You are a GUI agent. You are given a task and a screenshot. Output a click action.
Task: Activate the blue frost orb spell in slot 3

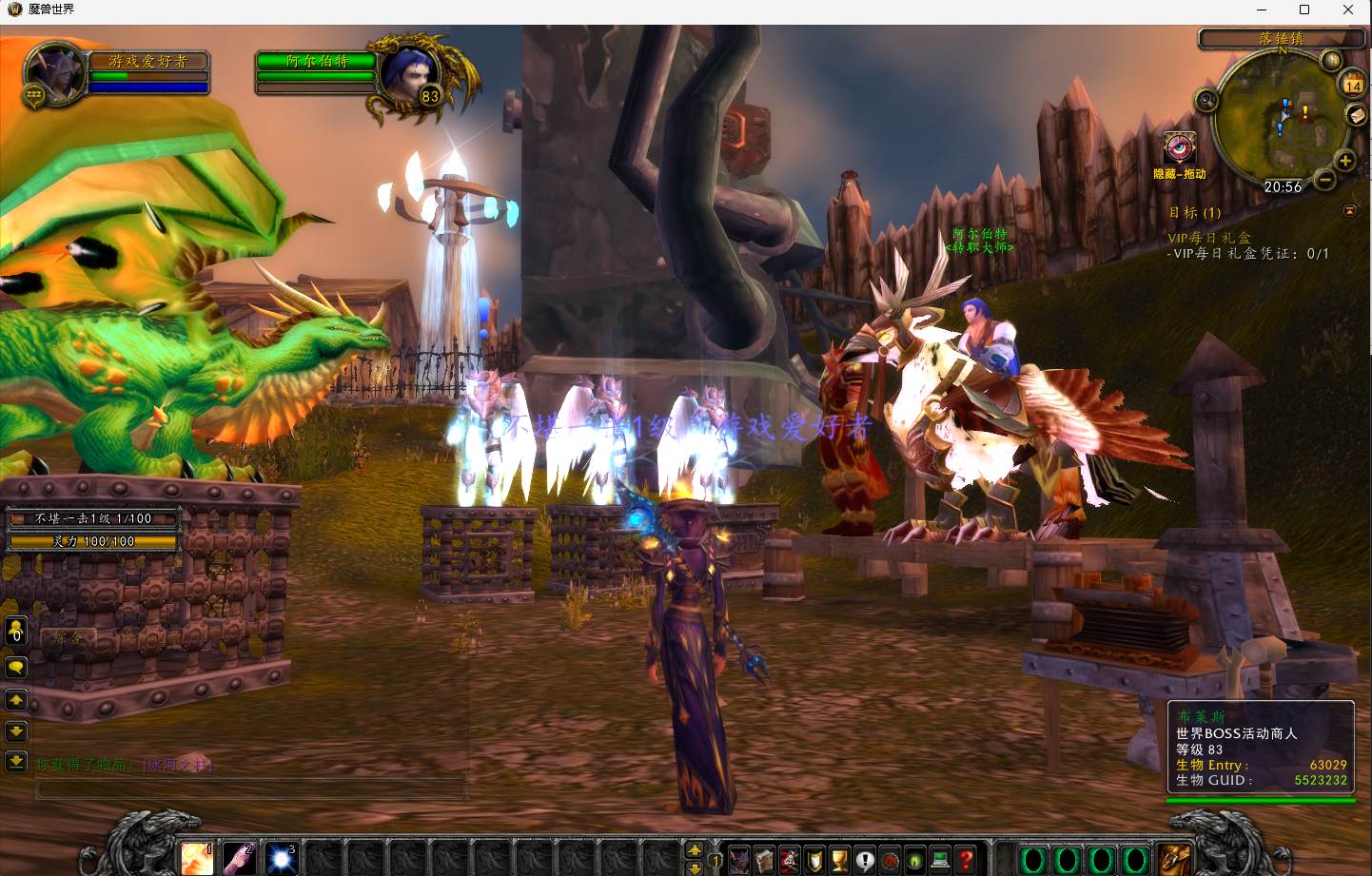click(x=281, y=858)
